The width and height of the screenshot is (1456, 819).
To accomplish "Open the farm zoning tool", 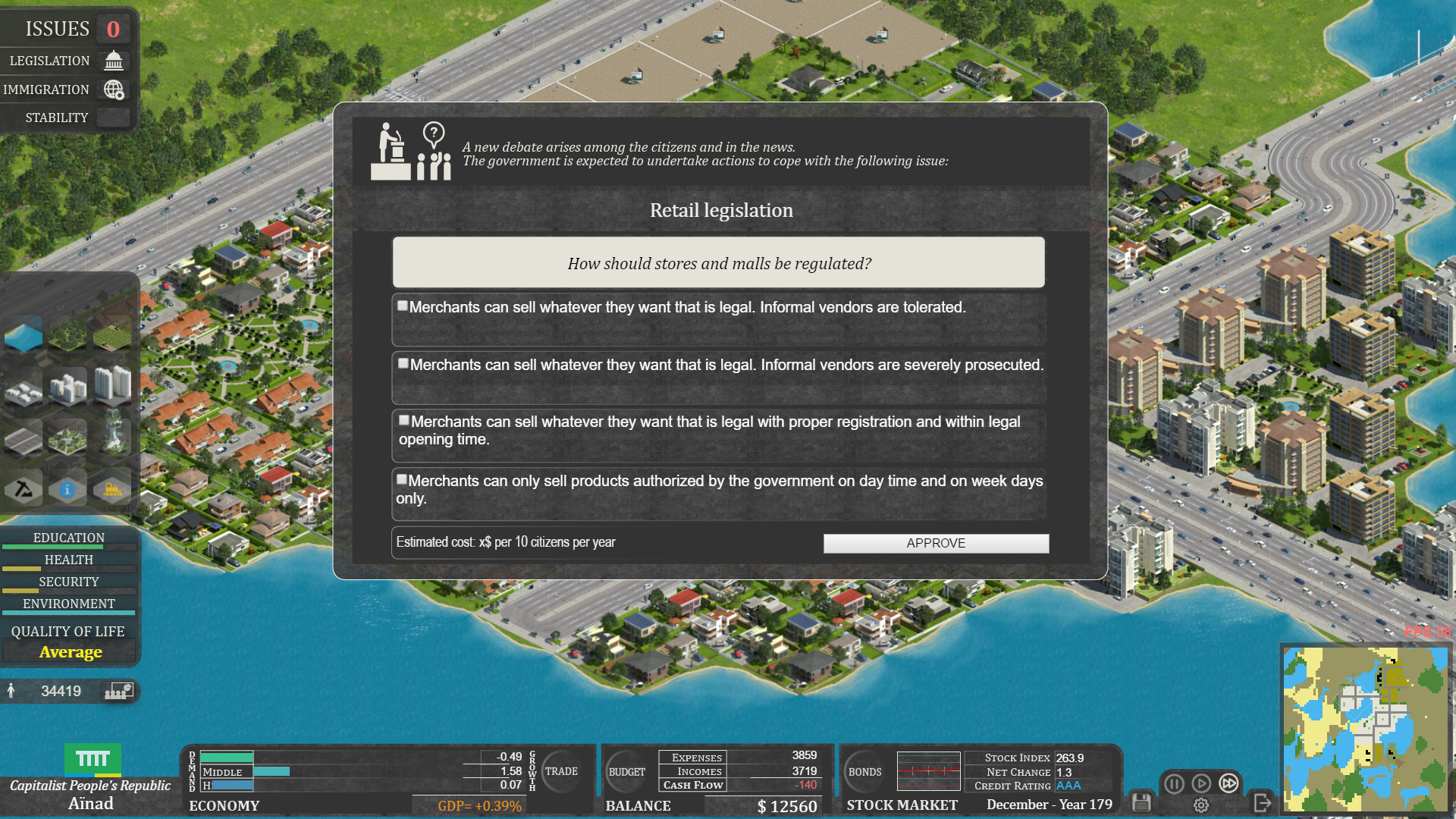I will tap(111, 336).
